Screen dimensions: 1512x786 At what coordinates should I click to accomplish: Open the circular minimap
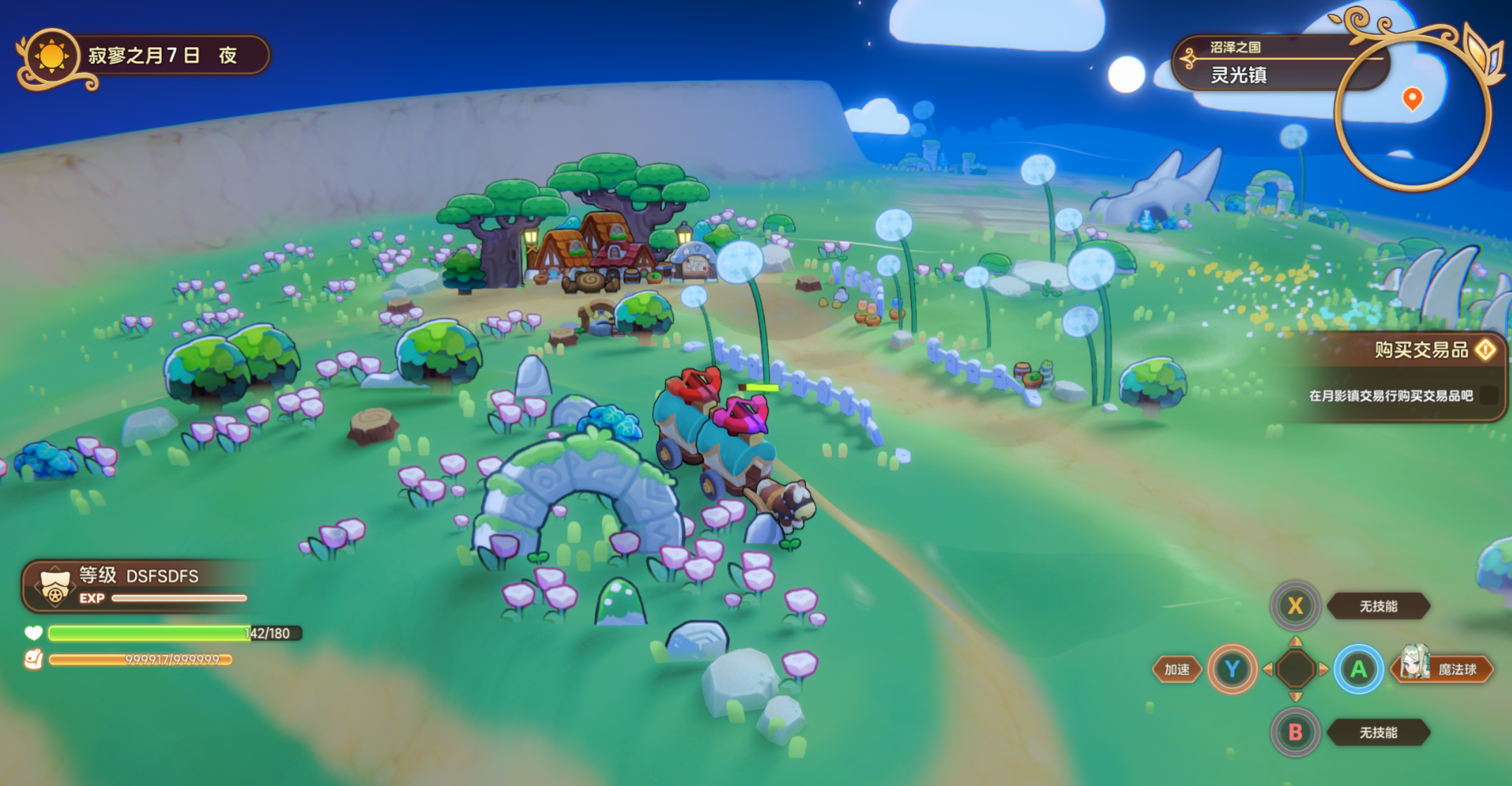point(1412,113)
